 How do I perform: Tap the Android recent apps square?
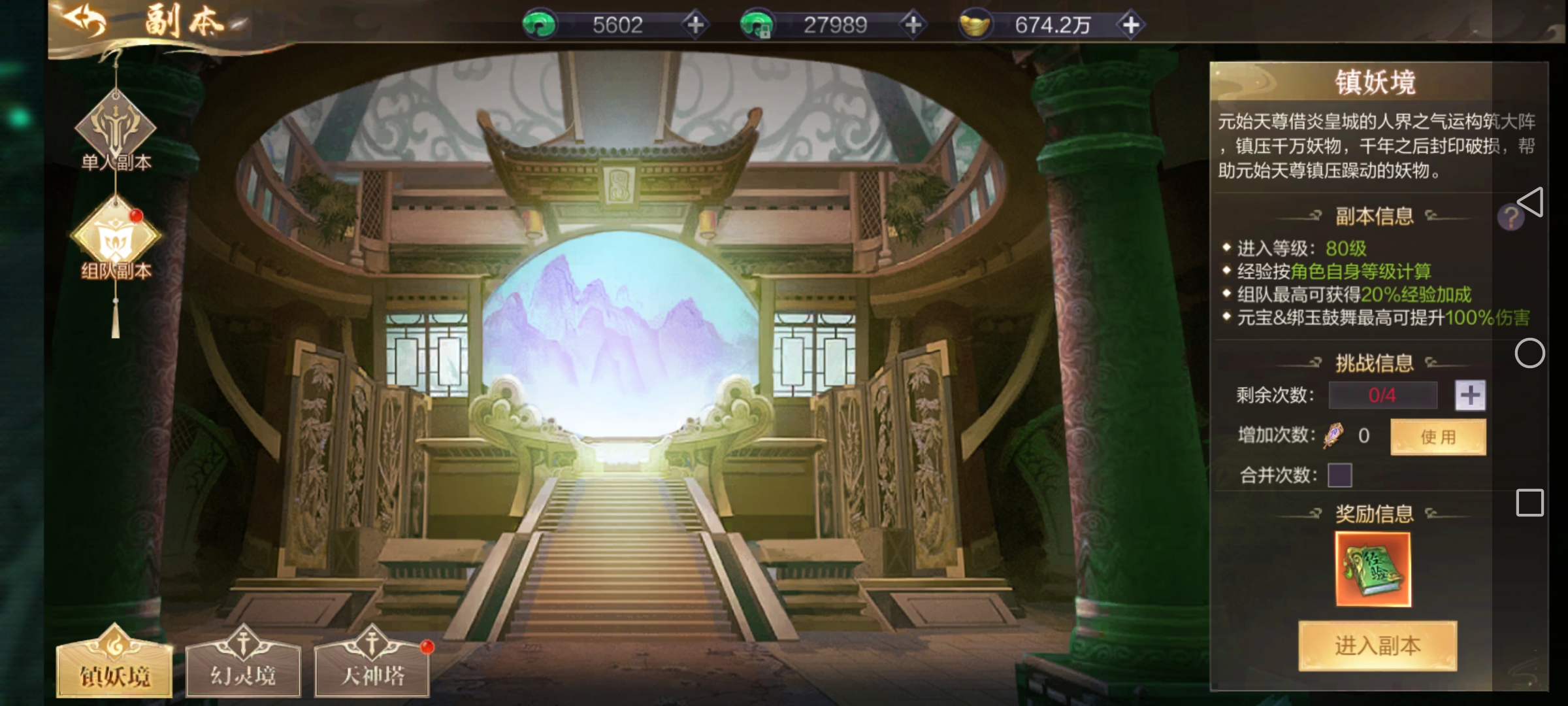pyautogui.click(x=1529, y=503)
